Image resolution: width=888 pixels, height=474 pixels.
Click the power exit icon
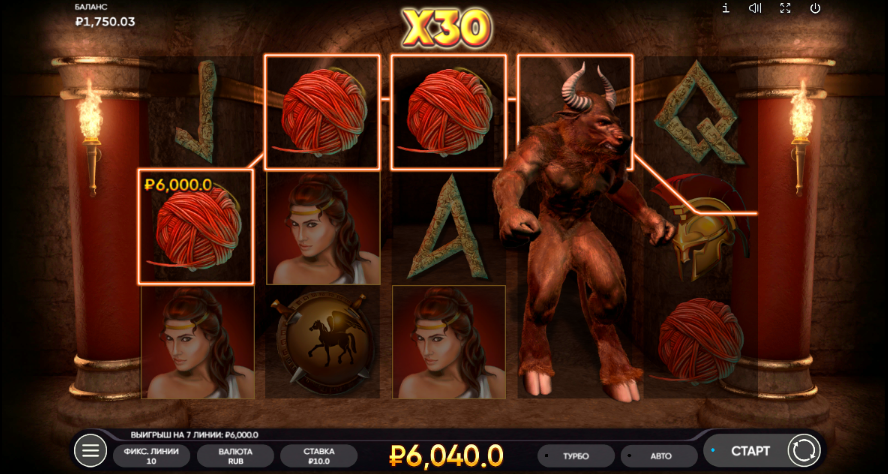click(815, 8)
